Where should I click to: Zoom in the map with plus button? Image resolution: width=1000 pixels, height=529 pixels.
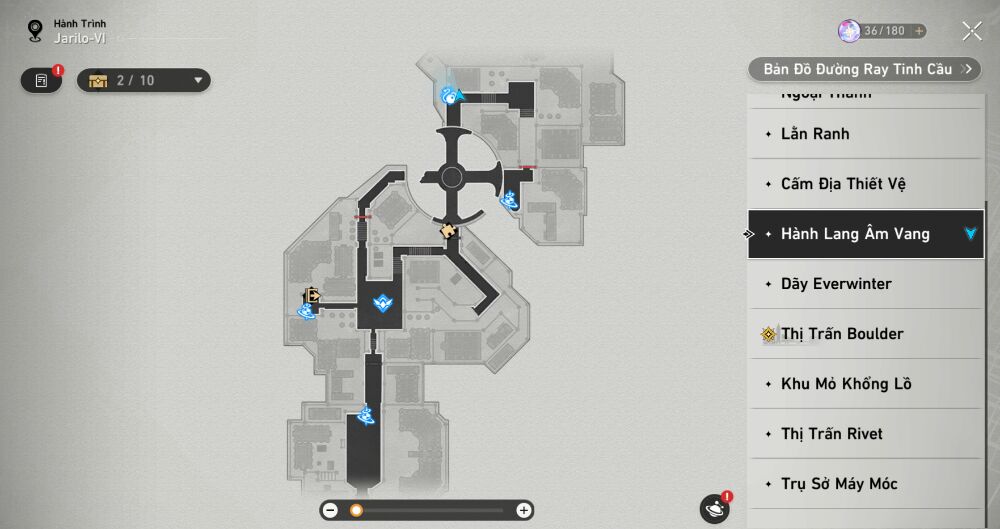(523, 510)
